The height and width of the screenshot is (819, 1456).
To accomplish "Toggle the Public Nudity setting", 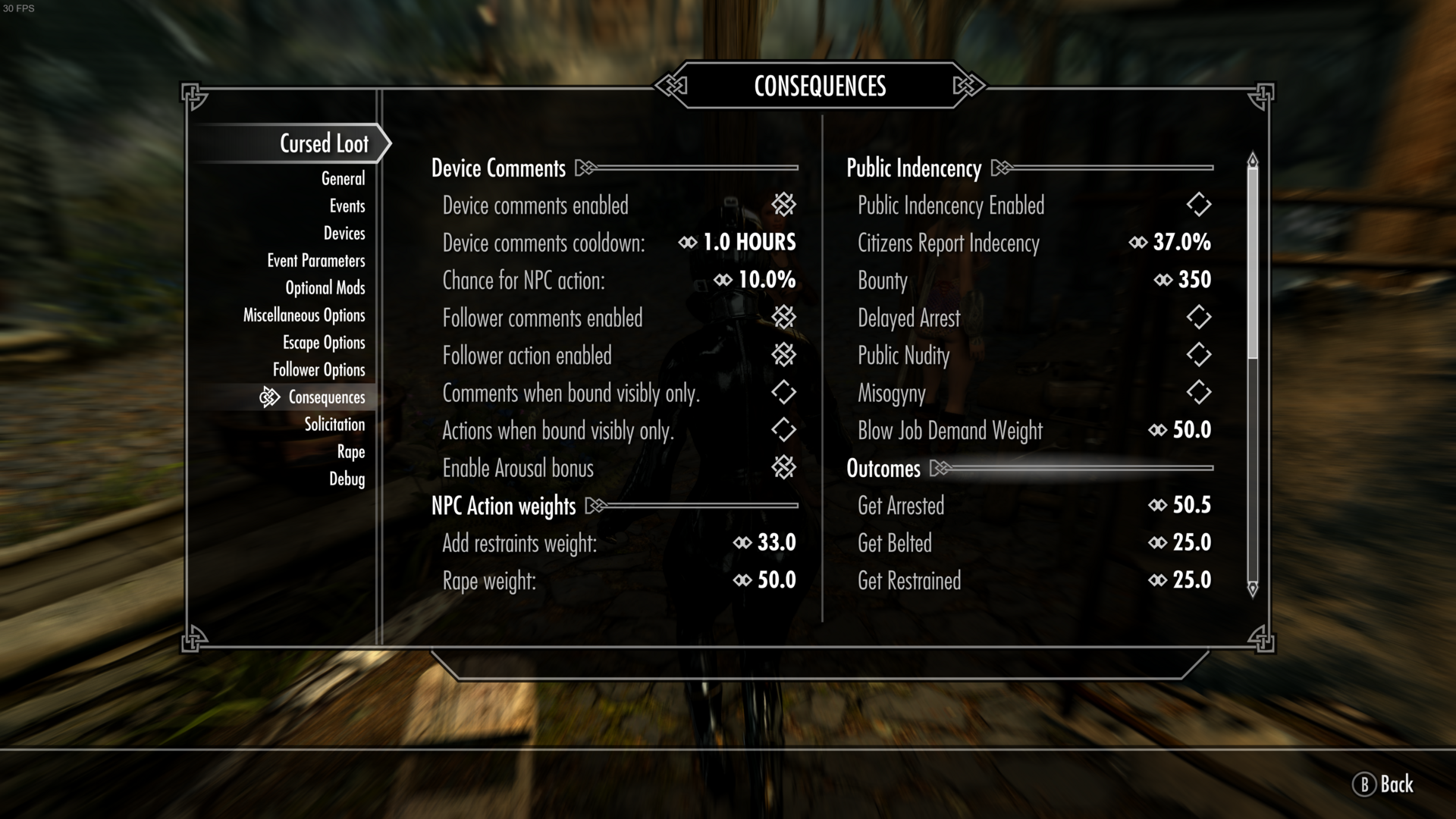I will pyautogui.click(x=1198, y=355).
